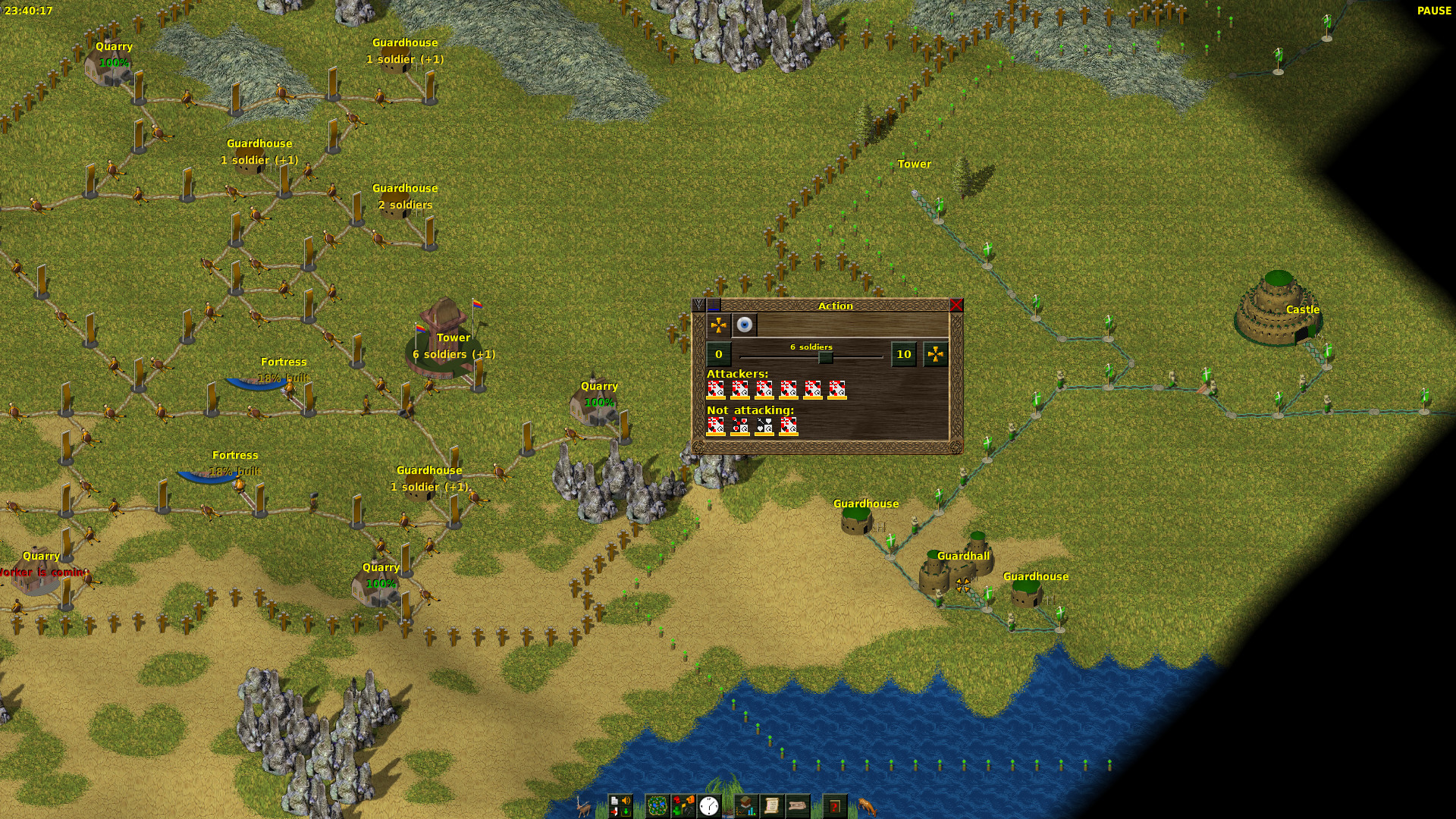Image resolution: width=1456 pixels, height=819 pixels.
Task: Switch to the attack tab with gold cross
Action: tap(718, 325)
